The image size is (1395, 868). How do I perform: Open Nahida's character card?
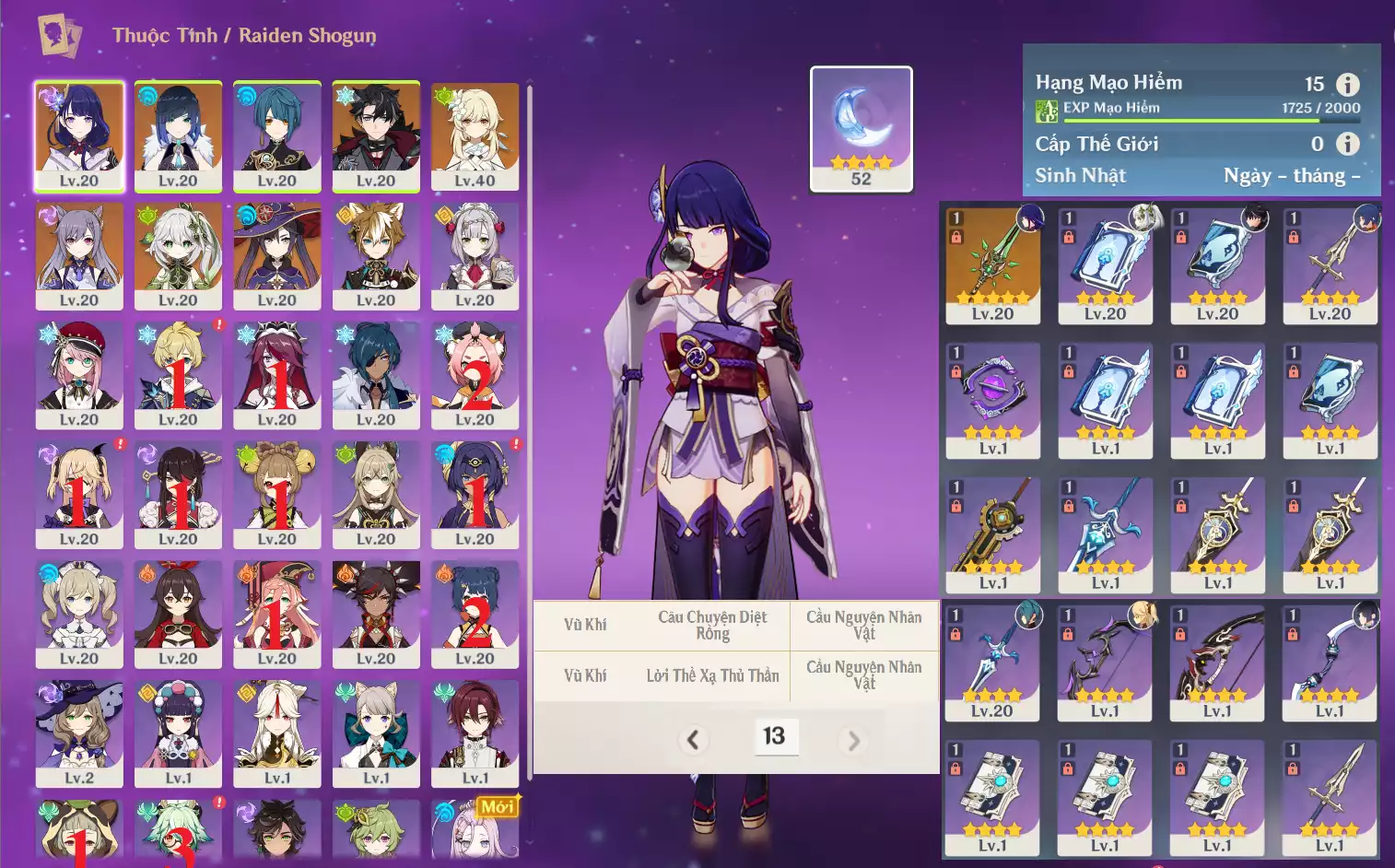click(178, 255)
